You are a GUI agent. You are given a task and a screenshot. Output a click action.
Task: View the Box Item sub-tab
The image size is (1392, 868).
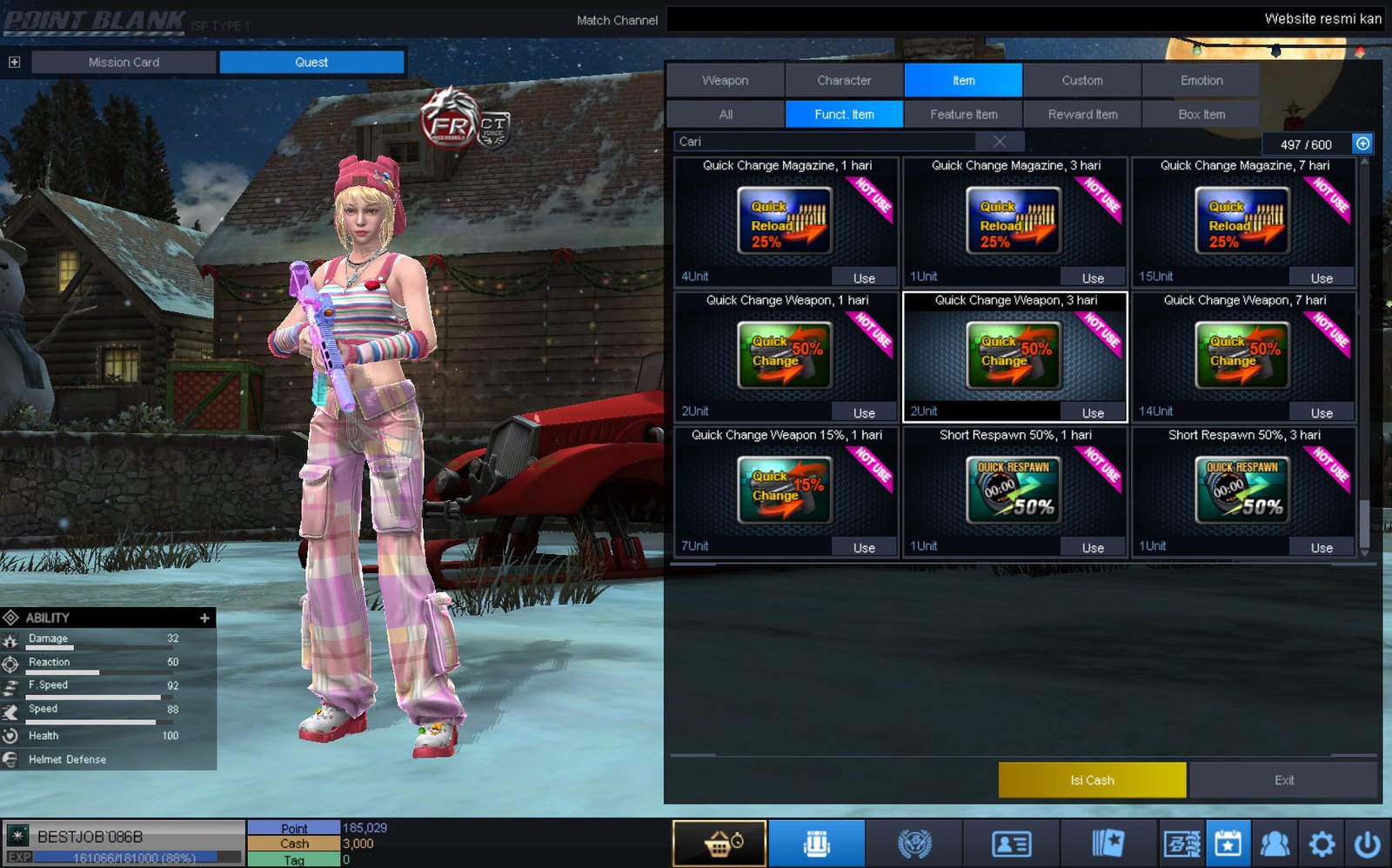(1201, 114)
